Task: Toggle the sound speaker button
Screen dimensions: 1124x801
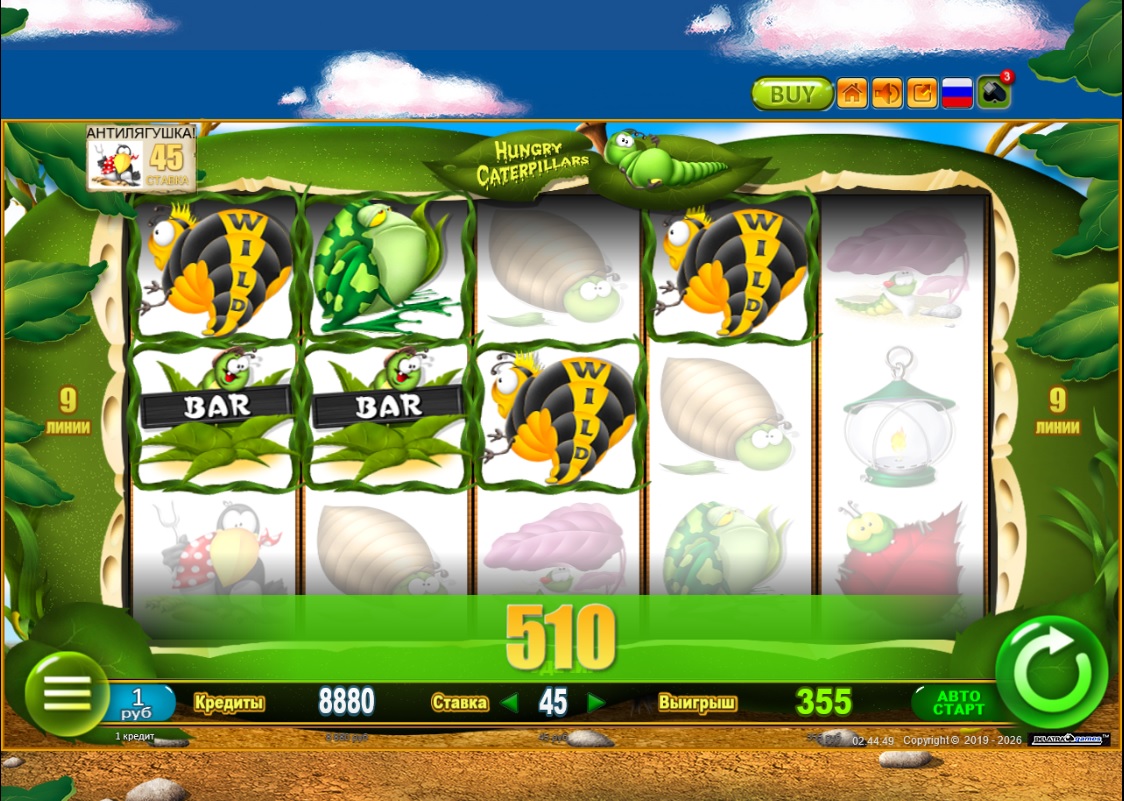Action: [886, 94]
